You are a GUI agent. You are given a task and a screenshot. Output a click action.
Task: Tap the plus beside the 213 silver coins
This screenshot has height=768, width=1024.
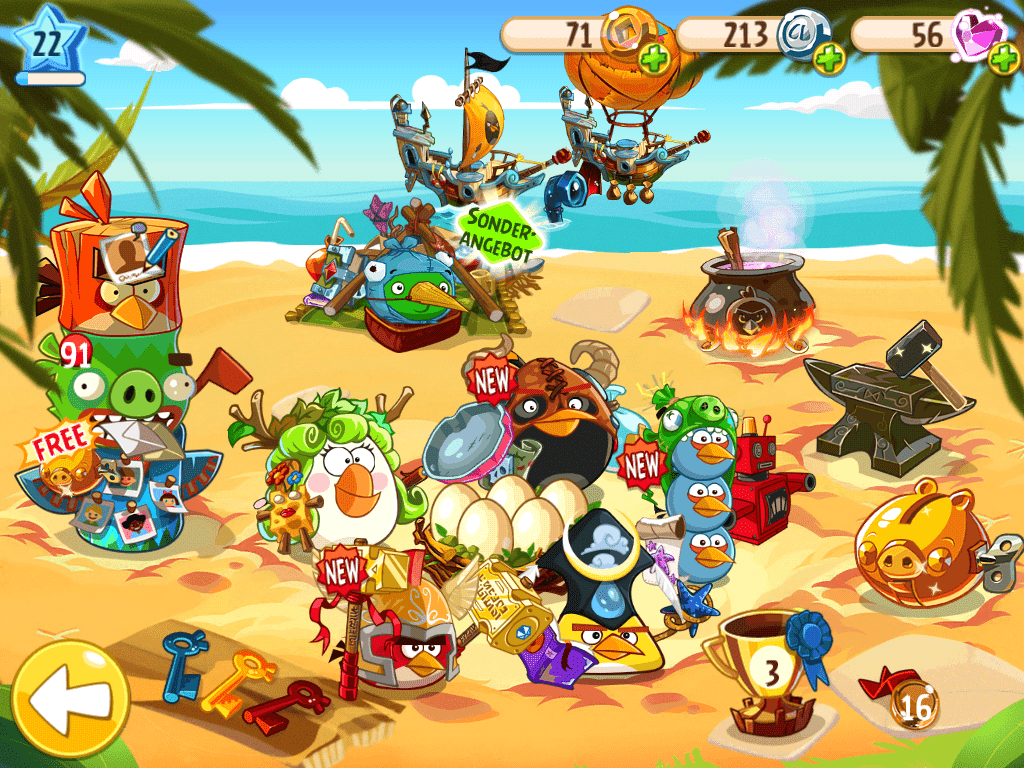coord(828,59)
